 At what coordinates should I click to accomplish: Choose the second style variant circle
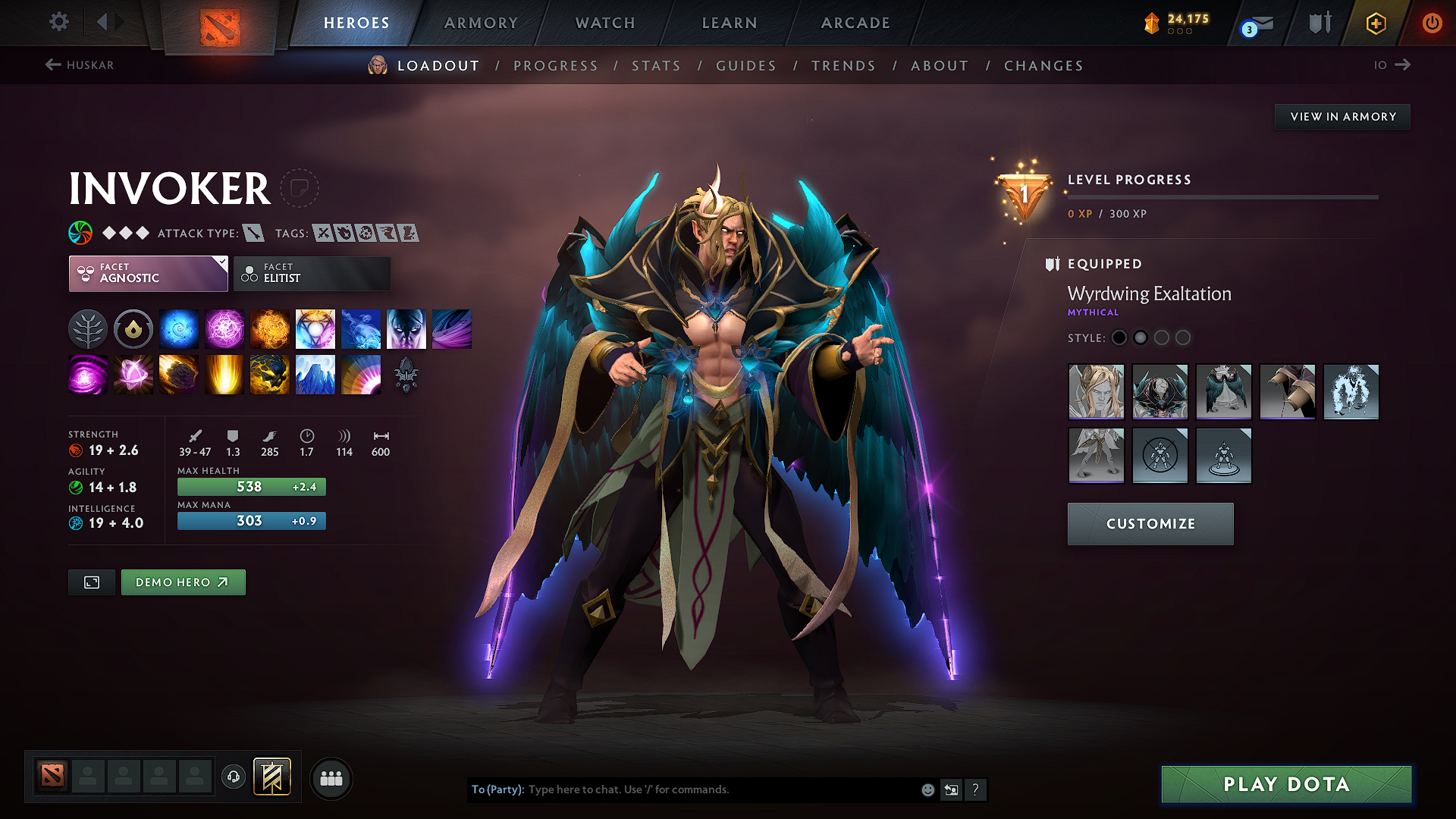click(1141, 337)
